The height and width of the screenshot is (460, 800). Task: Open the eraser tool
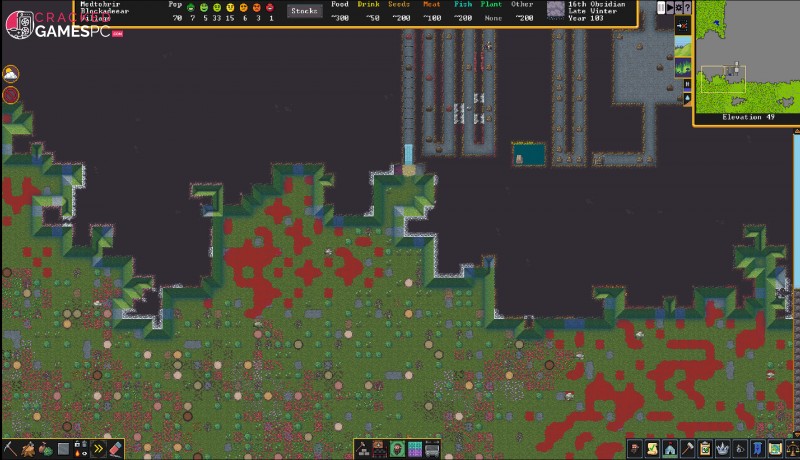[115, 449]
